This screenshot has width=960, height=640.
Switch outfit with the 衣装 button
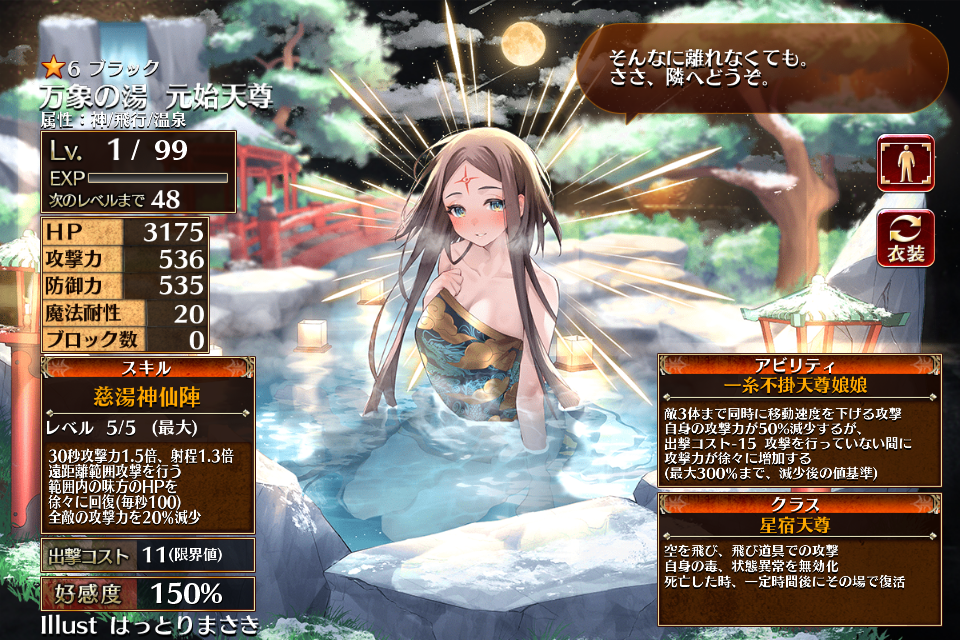[905, 239]
